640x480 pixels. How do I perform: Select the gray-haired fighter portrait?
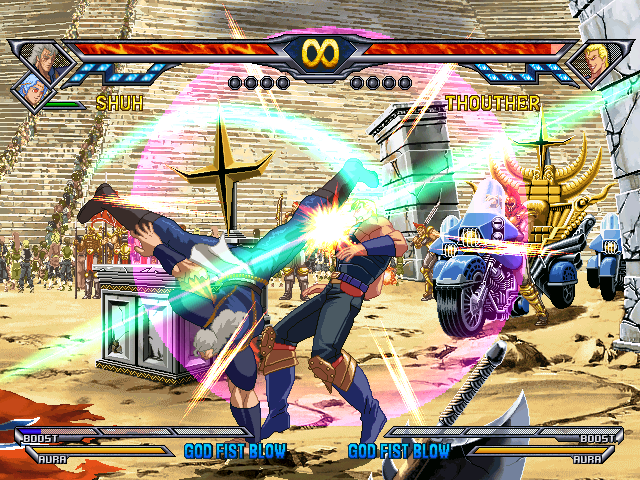coord(44,58)
